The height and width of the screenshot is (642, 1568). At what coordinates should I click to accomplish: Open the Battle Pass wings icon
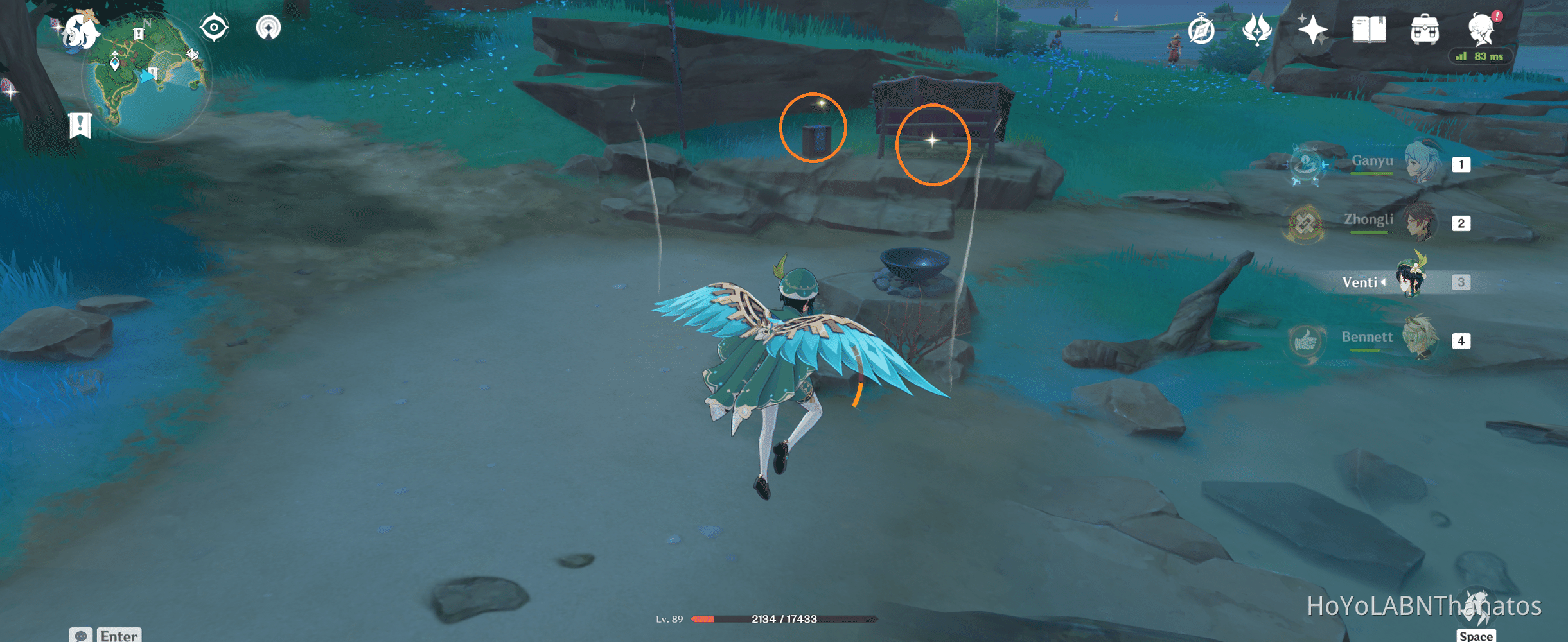tap(1257, 28)
